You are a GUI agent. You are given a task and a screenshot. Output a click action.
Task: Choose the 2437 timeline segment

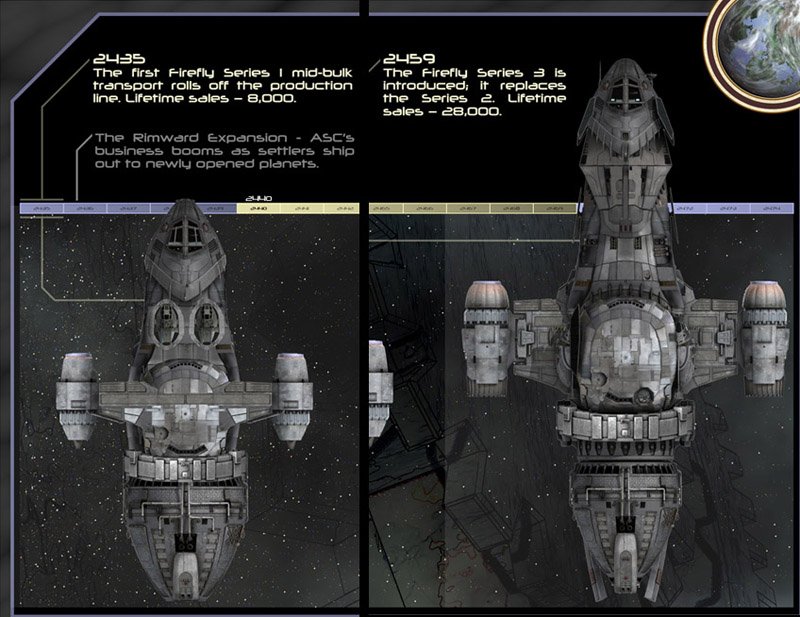pyautogui.click(x=128, y=208)
